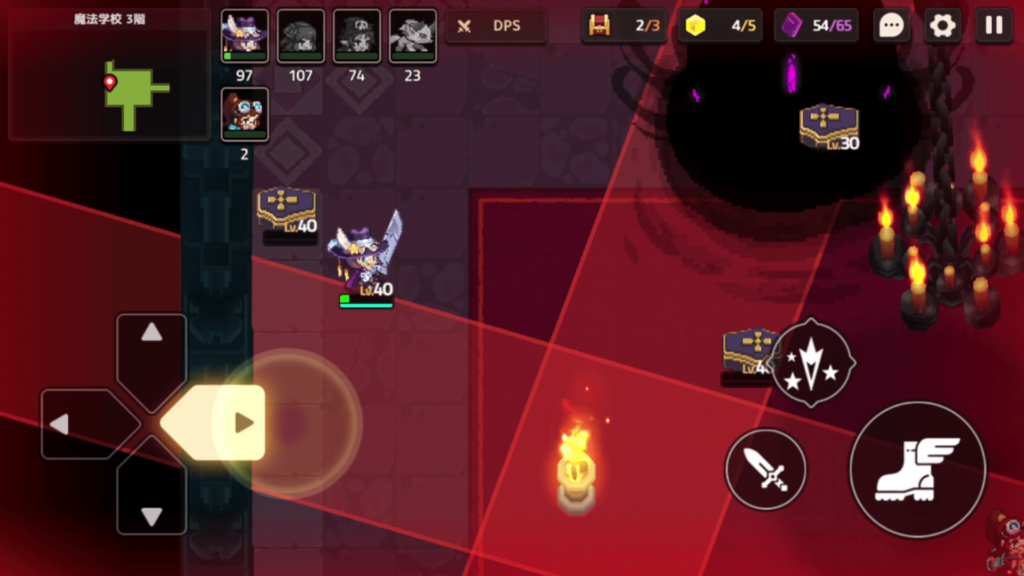Open the chat speech-bubble button
This screenshot has height=576, width=1024.
[x=890, y=26]
